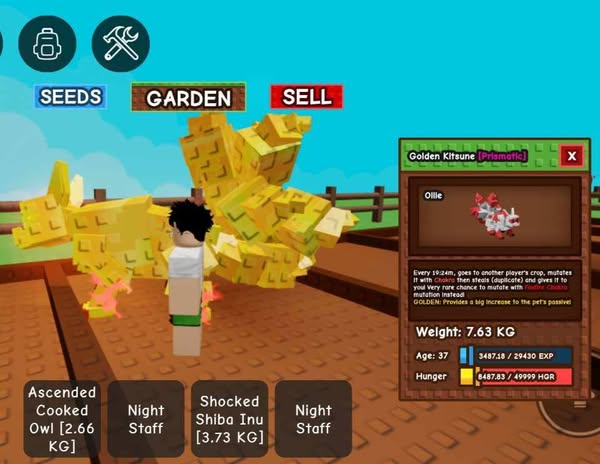This screenshot has width=600, height=464.
Task: Teleport to the SEEDS shop
Action: [70, 96]
